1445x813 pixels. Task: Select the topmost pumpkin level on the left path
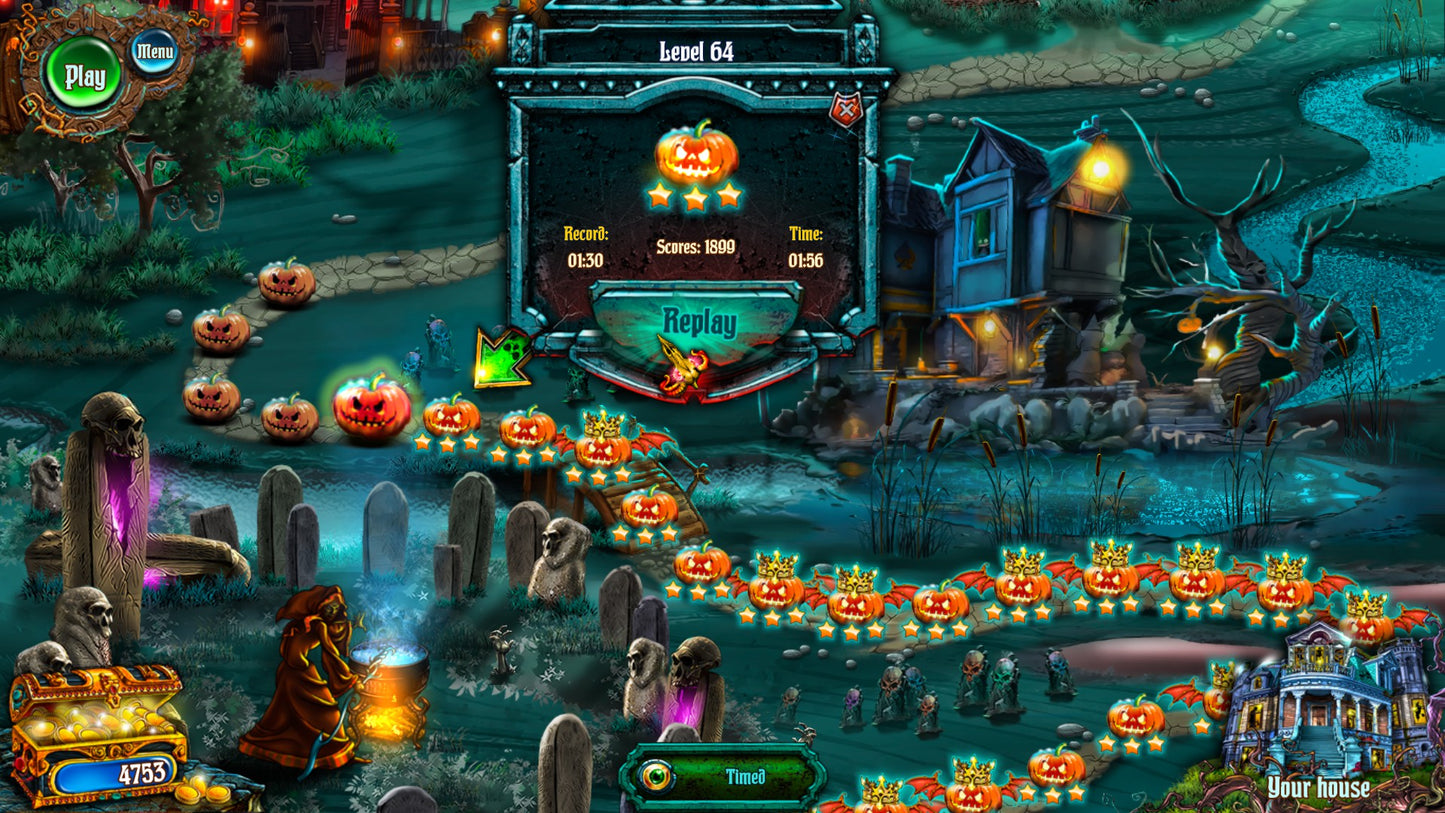(x=287, y=284)
